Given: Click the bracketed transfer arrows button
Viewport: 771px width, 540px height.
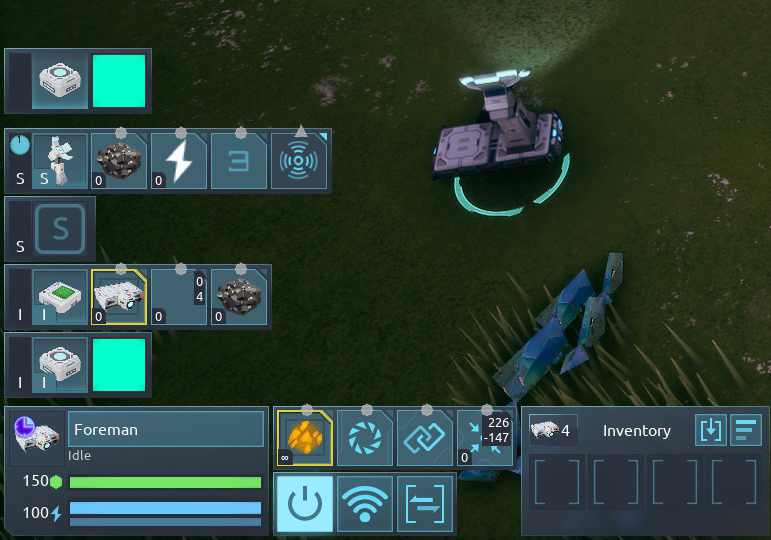Looking at the screenshot, I should tap(424, 504).
